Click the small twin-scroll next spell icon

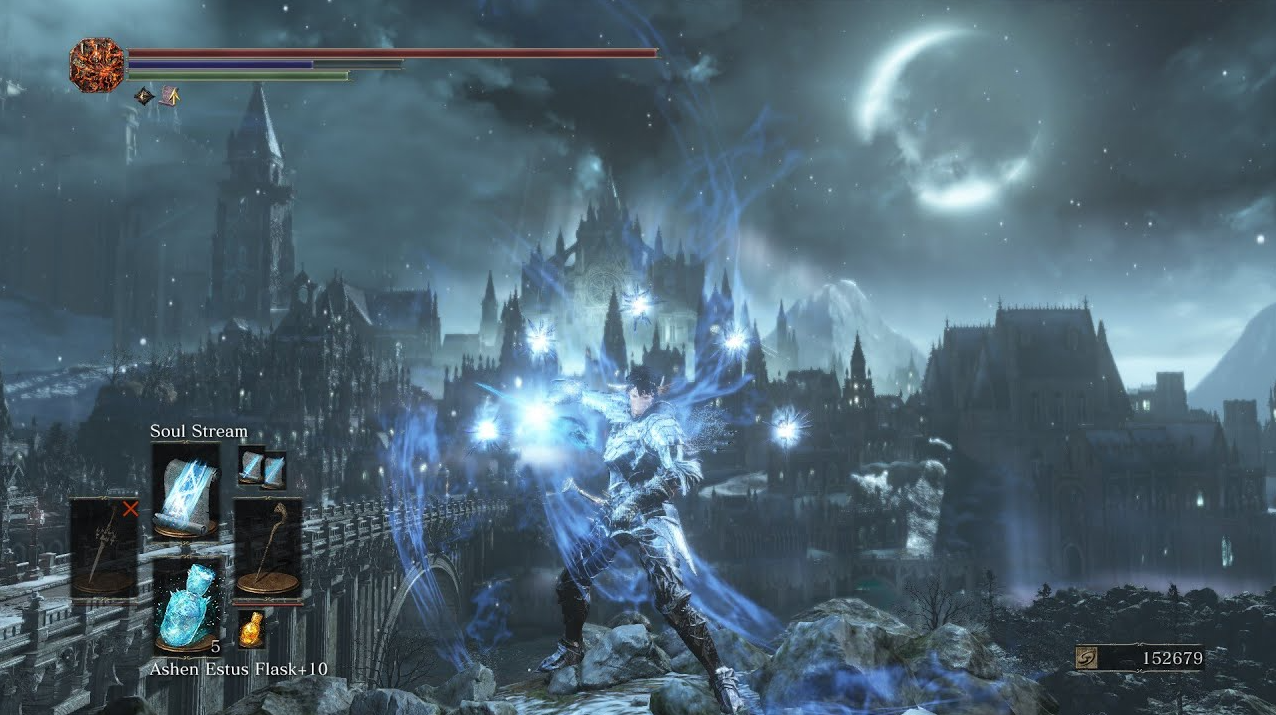click(x=262, y=467)
